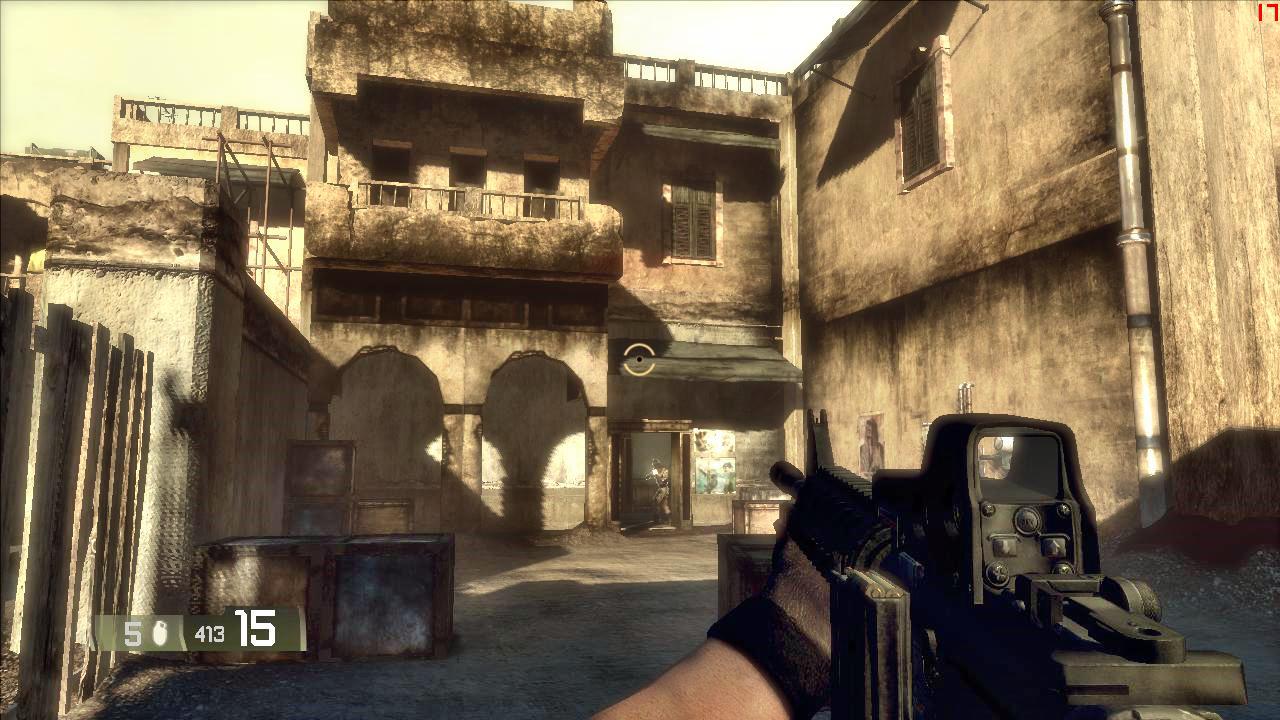The image size is (1280, 720).
Task: Click the red dot inside the crosshair
Action: pos(637,358)
